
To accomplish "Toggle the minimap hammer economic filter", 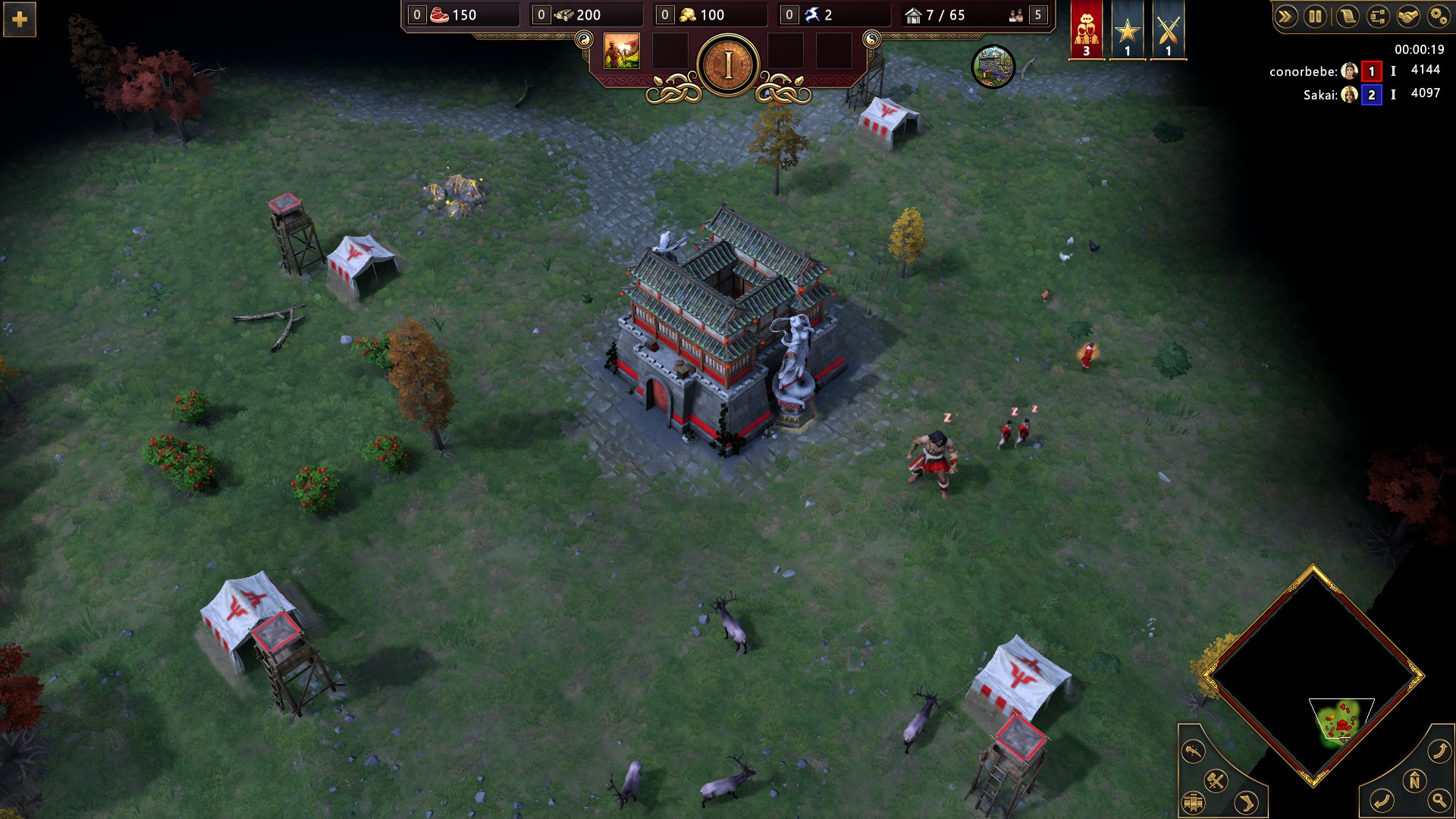I will pyautogui.click(x=1216, y=780).
